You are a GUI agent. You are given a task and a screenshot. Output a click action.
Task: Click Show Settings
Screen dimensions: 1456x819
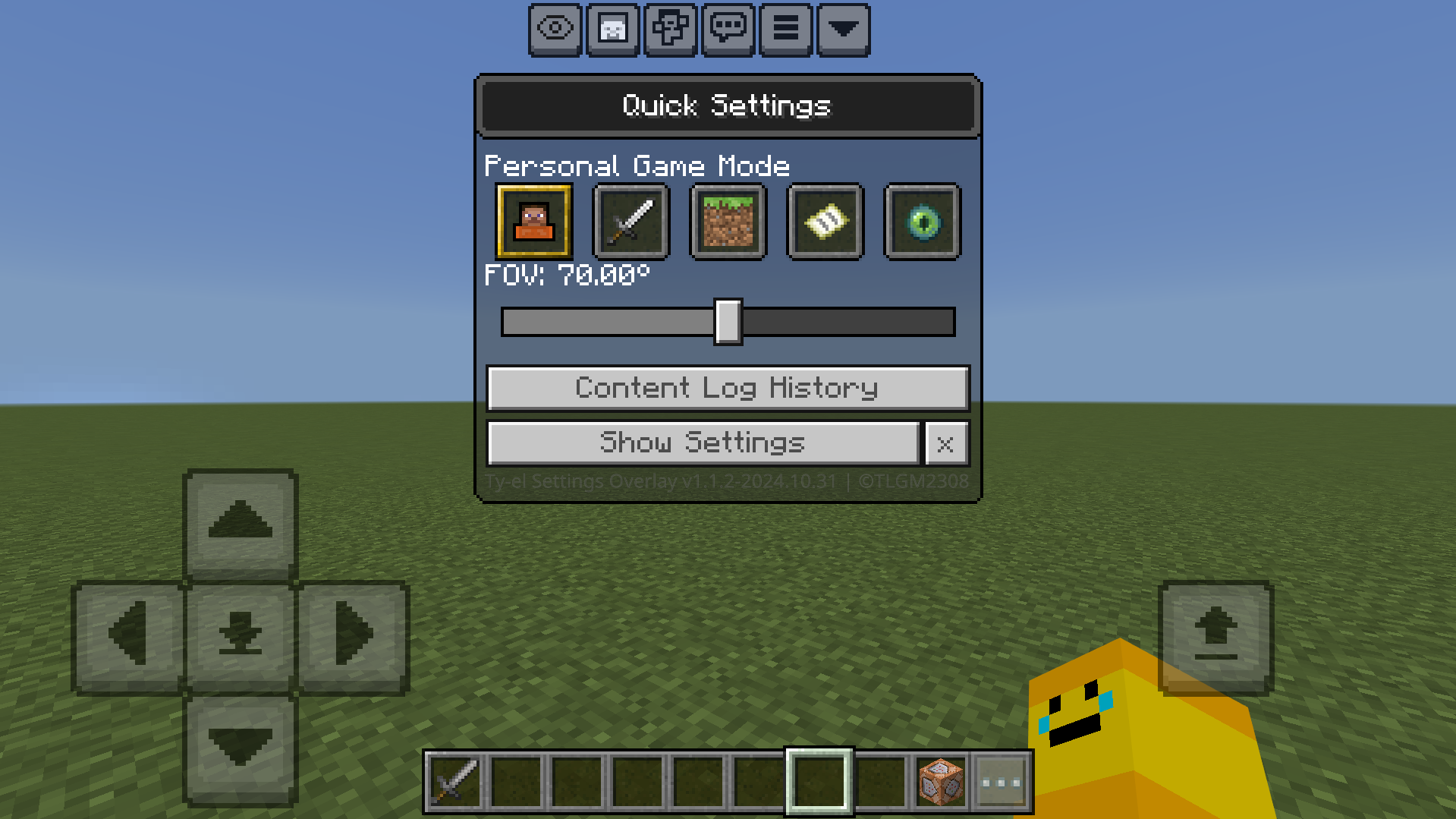coord(702,443)
